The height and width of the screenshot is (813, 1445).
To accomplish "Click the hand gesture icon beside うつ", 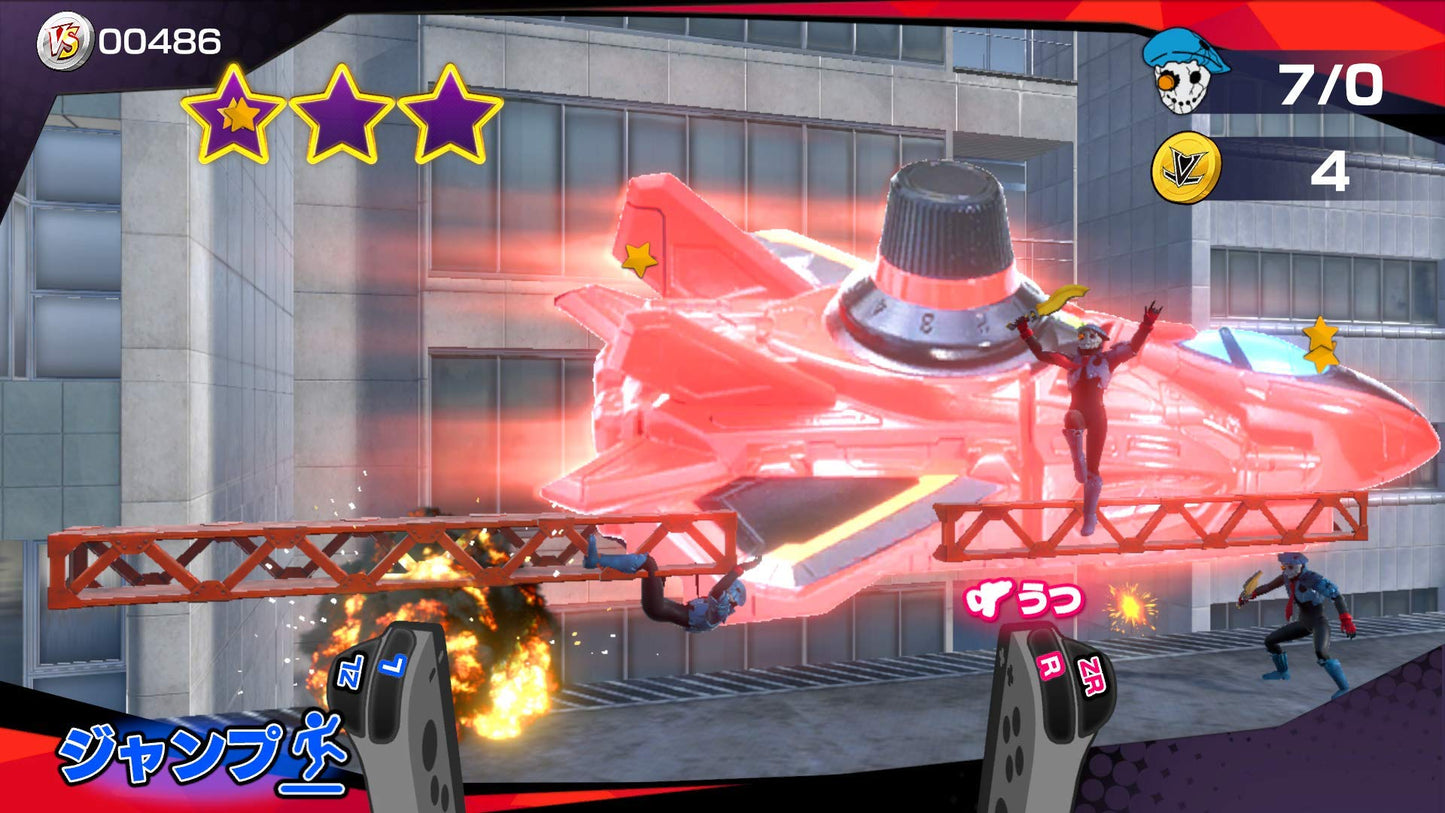I will (x=987, y=599).
